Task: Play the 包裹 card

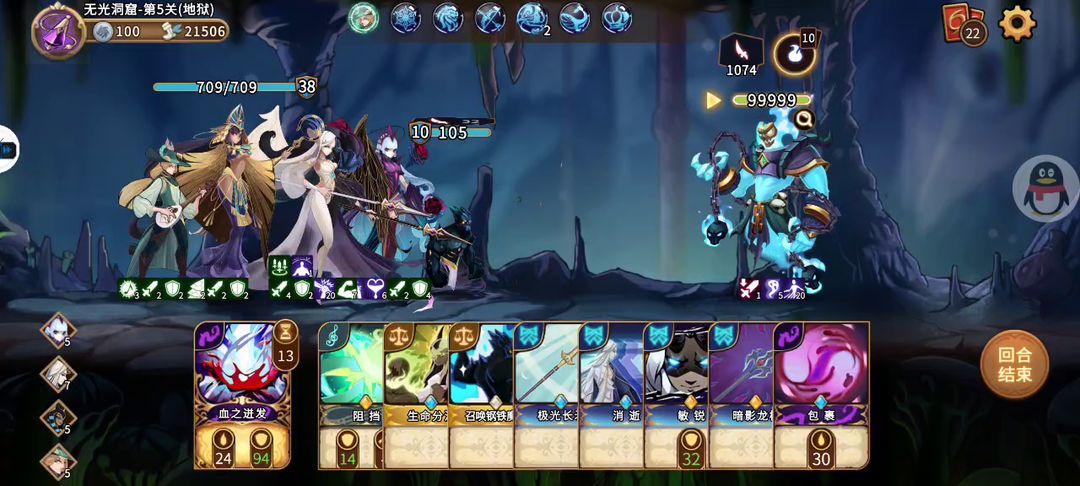Action: click(x=821, y=392)
